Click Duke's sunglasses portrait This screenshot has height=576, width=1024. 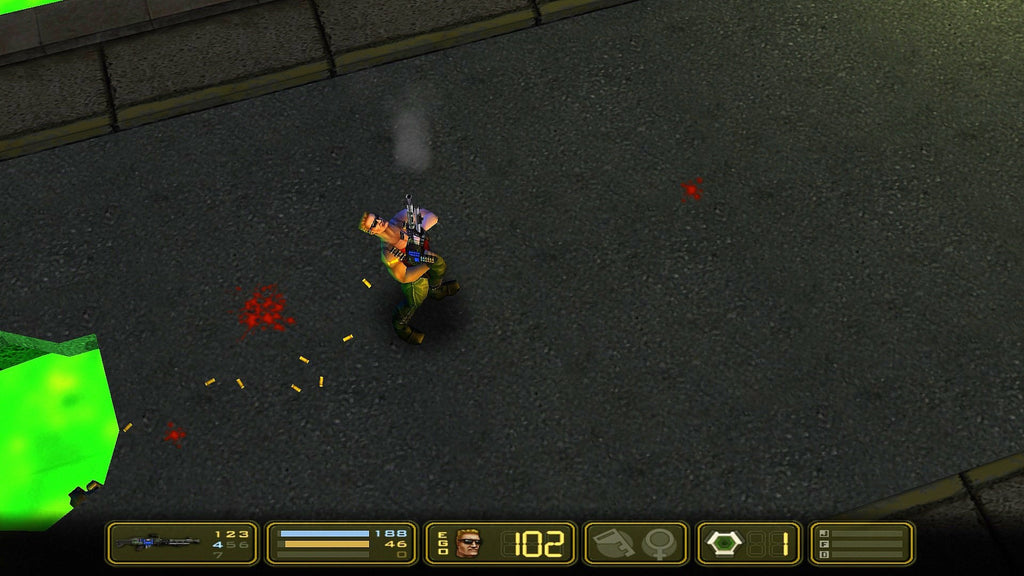tap(468, 543)
